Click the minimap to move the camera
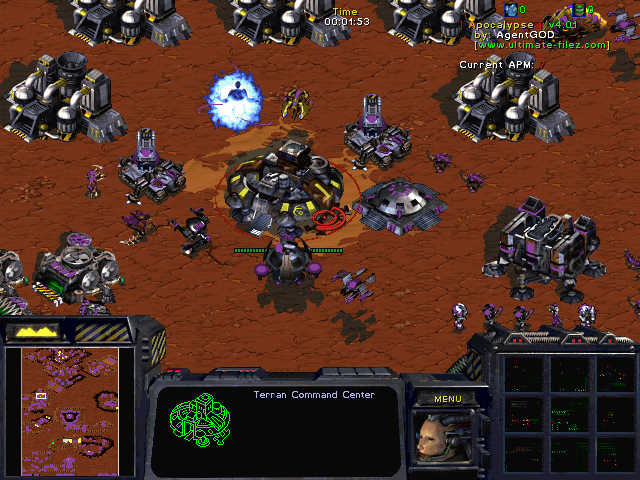640x480 pixels. tap(62, 410)
